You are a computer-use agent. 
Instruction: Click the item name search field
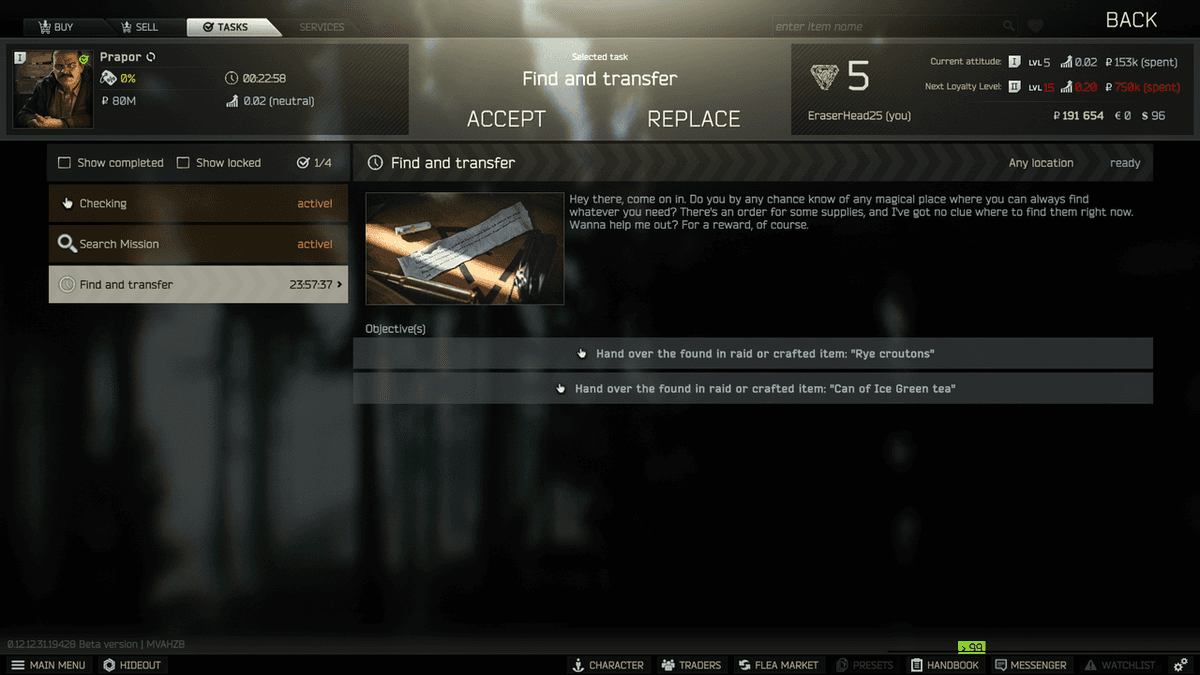click(885, 27)
